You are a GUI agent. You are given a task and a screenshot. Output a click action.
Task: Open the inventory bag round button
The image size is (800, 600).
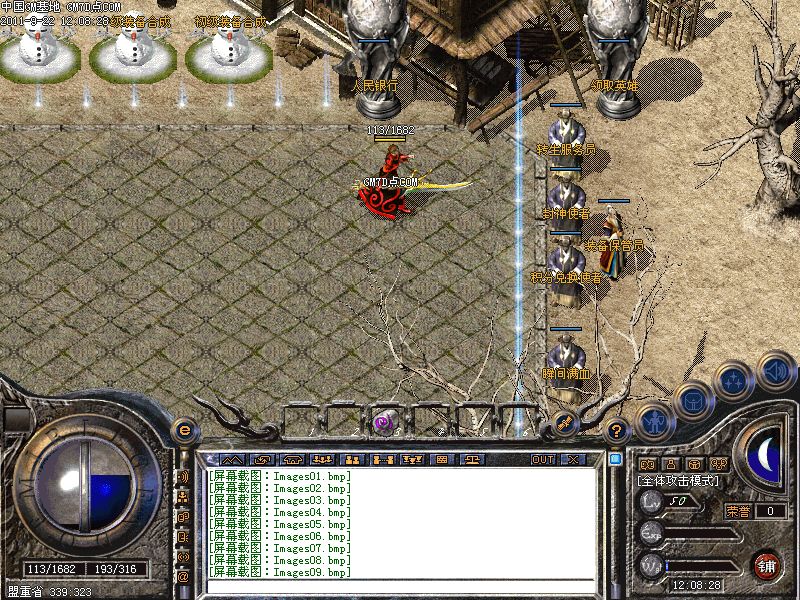click(692, 400)
